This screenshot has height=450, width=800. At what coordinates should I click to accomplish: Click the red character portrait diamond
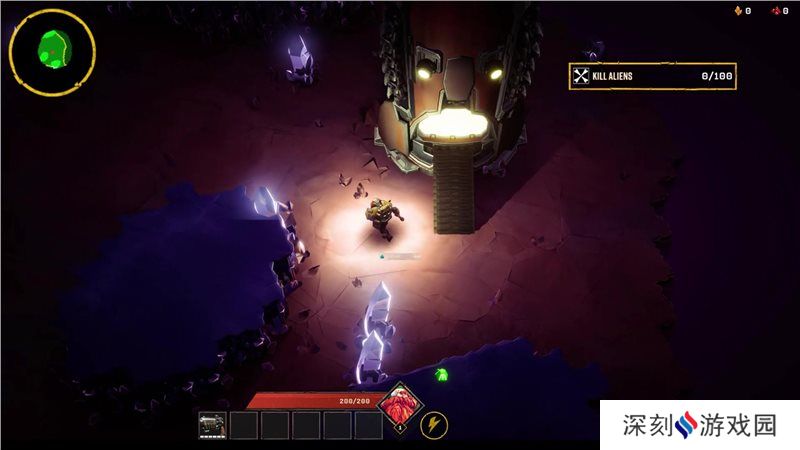pos(397,410)
